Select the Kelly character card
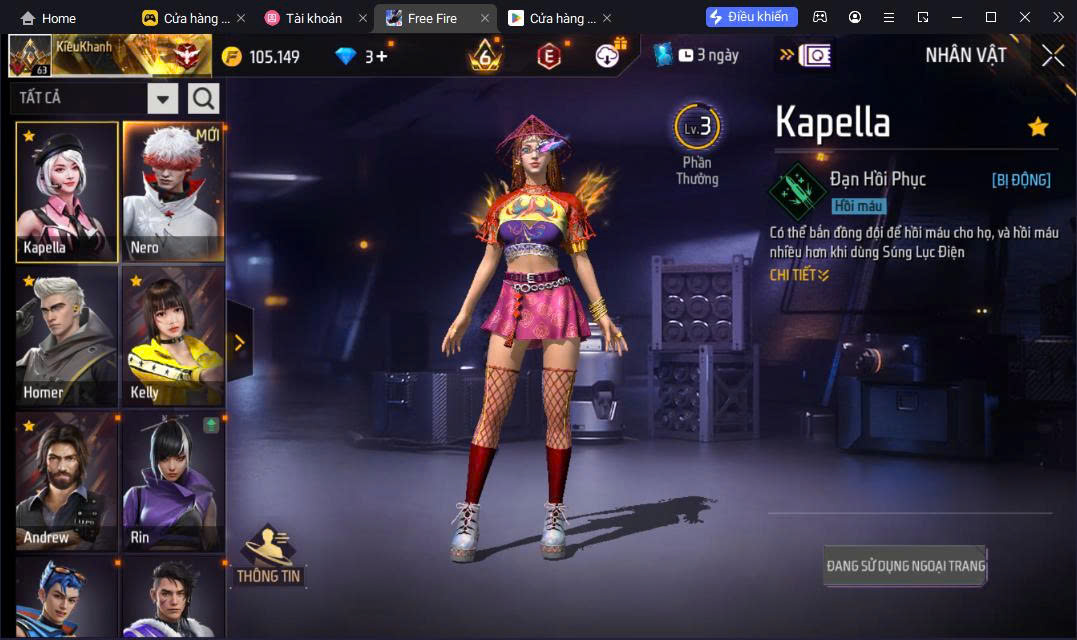Image resolution: width=1077 pixels, height=640 pixels. (x=173, y=336)
